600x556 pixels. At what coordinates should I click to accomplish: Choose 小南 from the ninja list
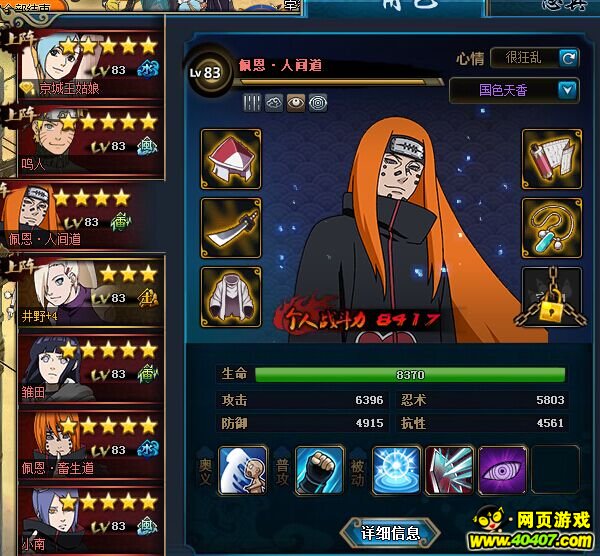click(88, 515)
